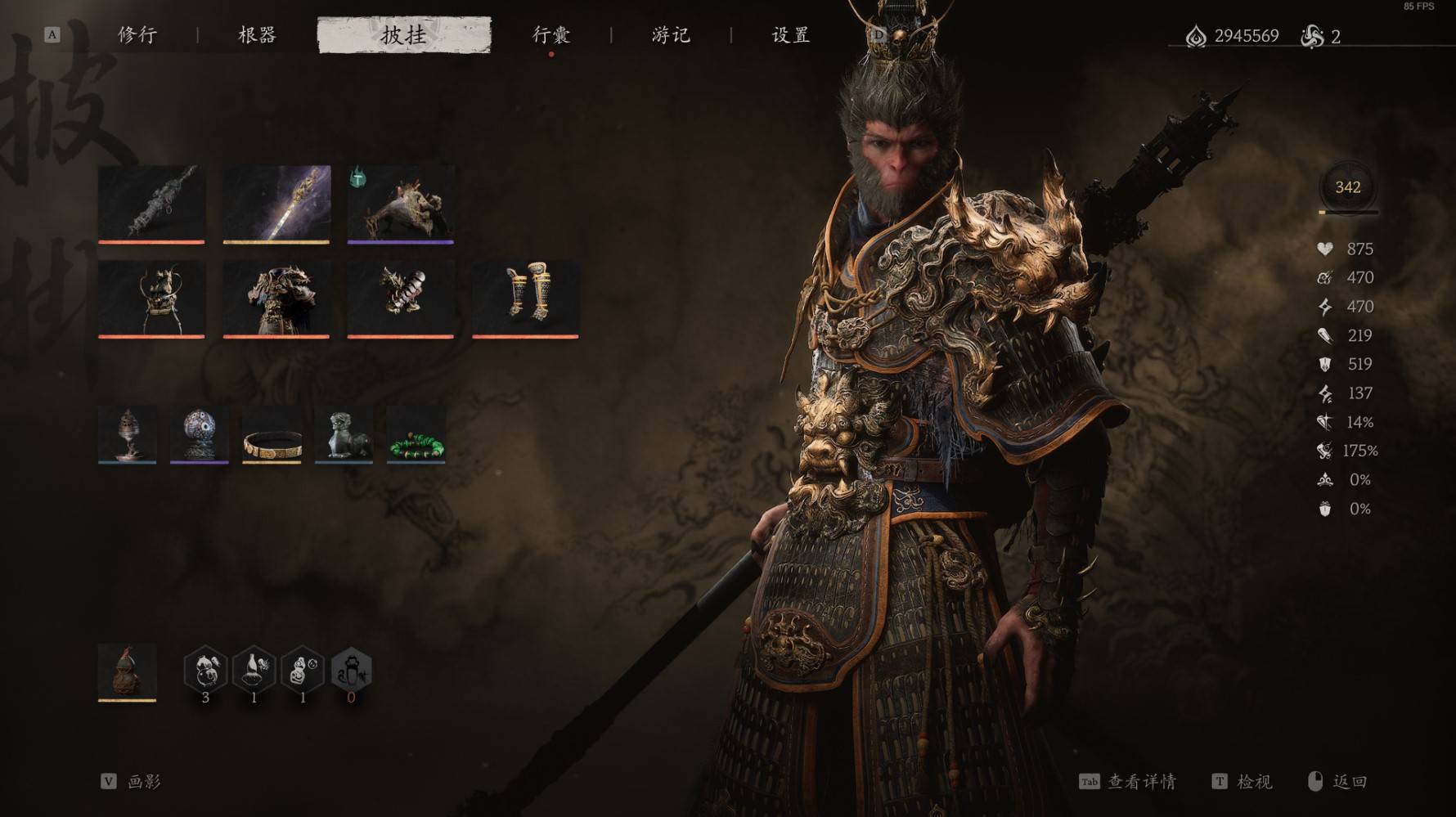This screenshot has width=1456, height=817.
Task: Open the gourd equipment slot
Action: 128,672
